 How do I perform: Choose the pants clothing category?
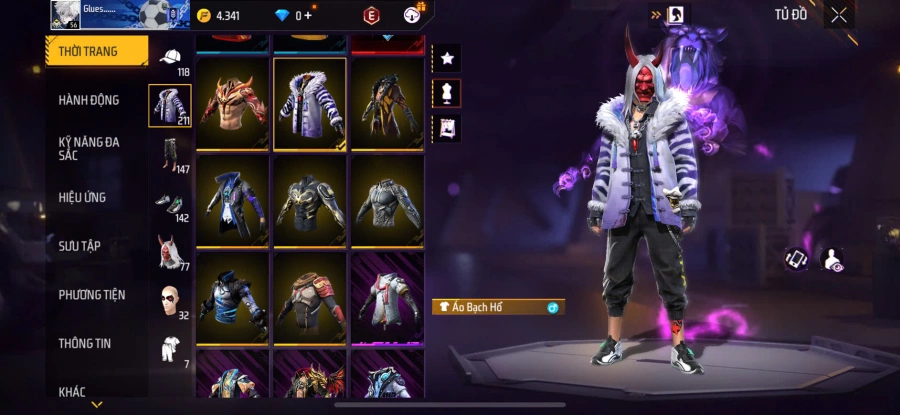(x=170, y=154)
